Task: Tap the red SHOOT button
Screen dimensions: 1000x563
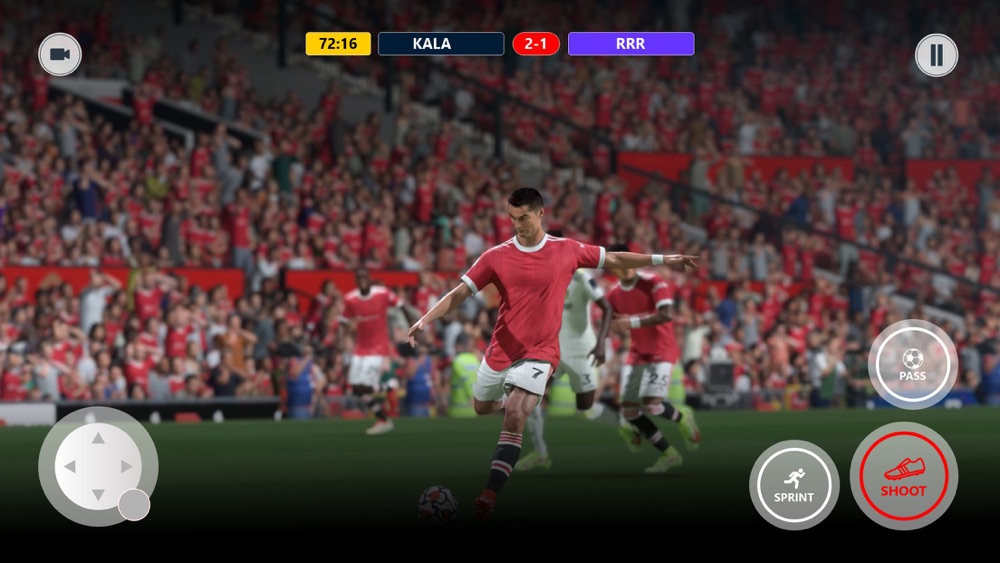Action: (903, 476)
